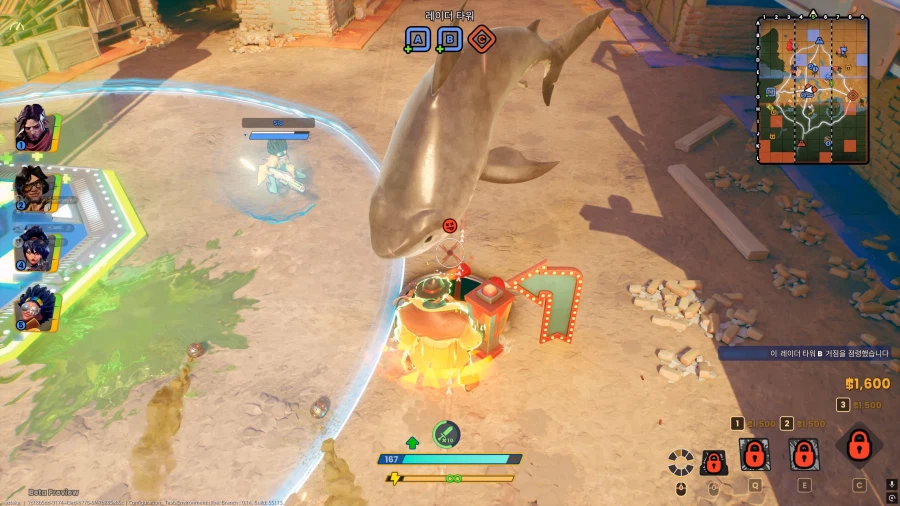Click the segmented ammo ring icon
Viewport: 900px width, 506px height.
tap(681, 462)
